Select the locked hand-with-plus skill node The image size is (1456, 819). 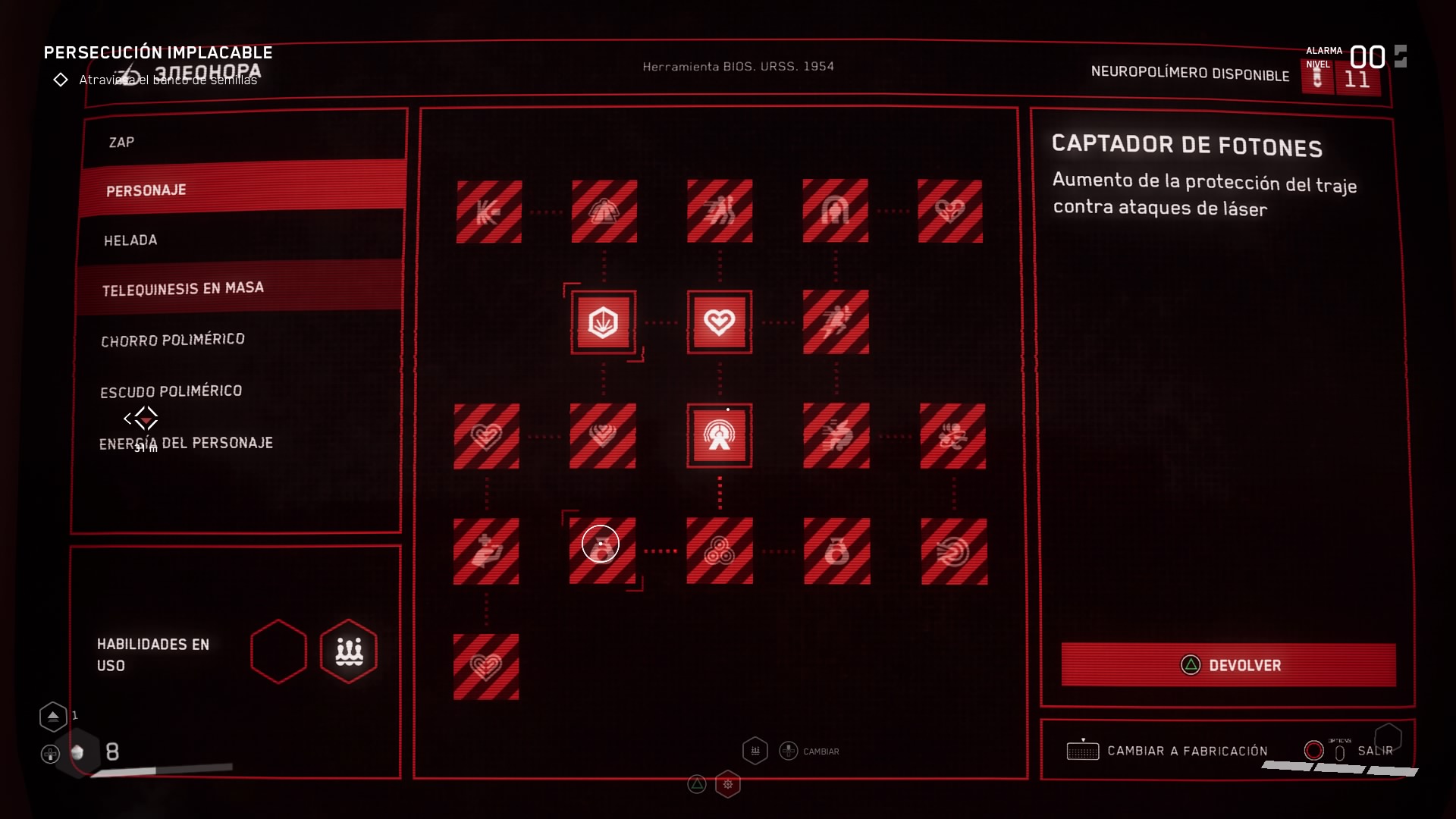[x=486, y=551]
